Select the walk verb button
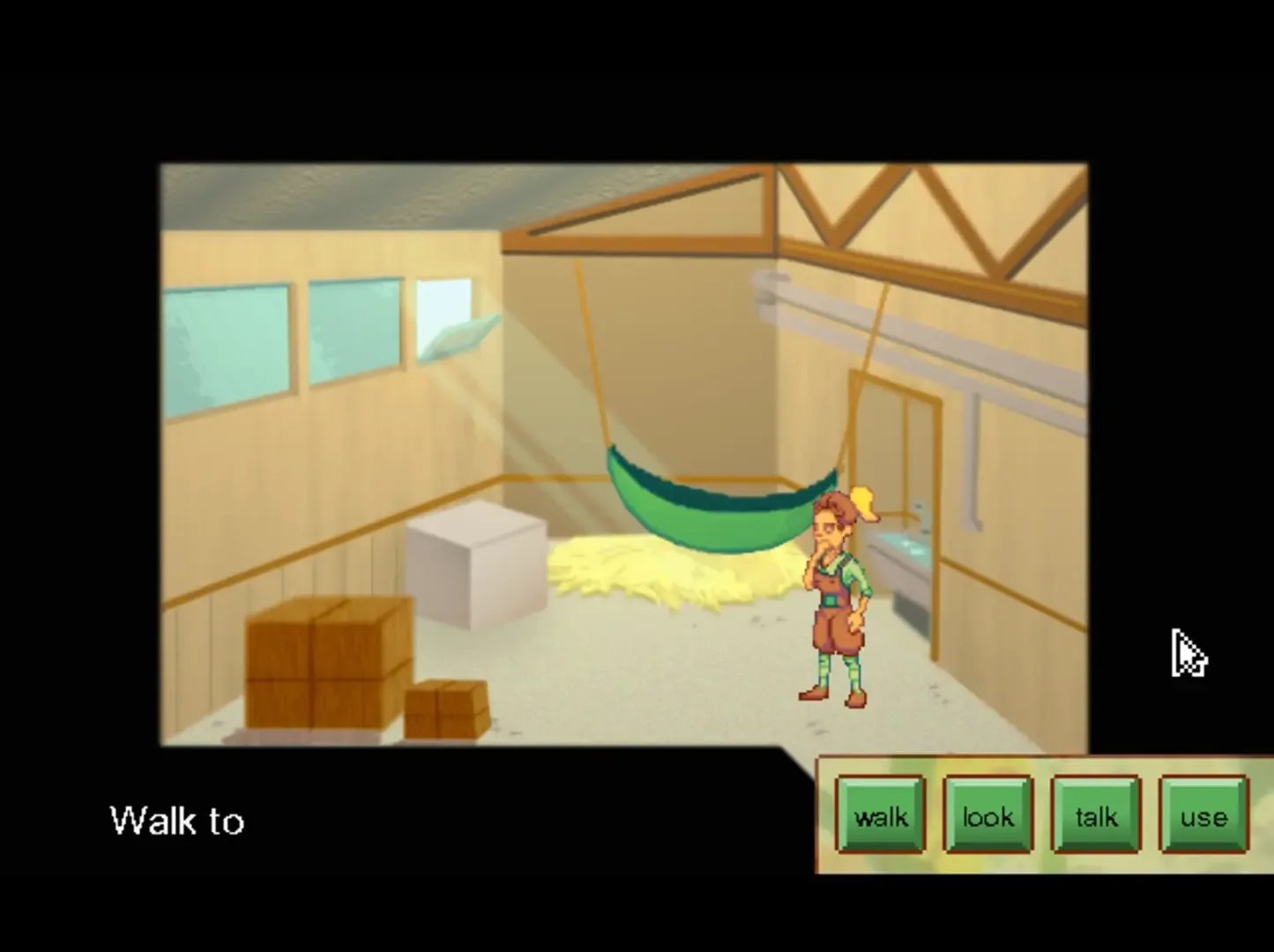1274x952 pixels. pyautogui.click(x=879, y=816)
